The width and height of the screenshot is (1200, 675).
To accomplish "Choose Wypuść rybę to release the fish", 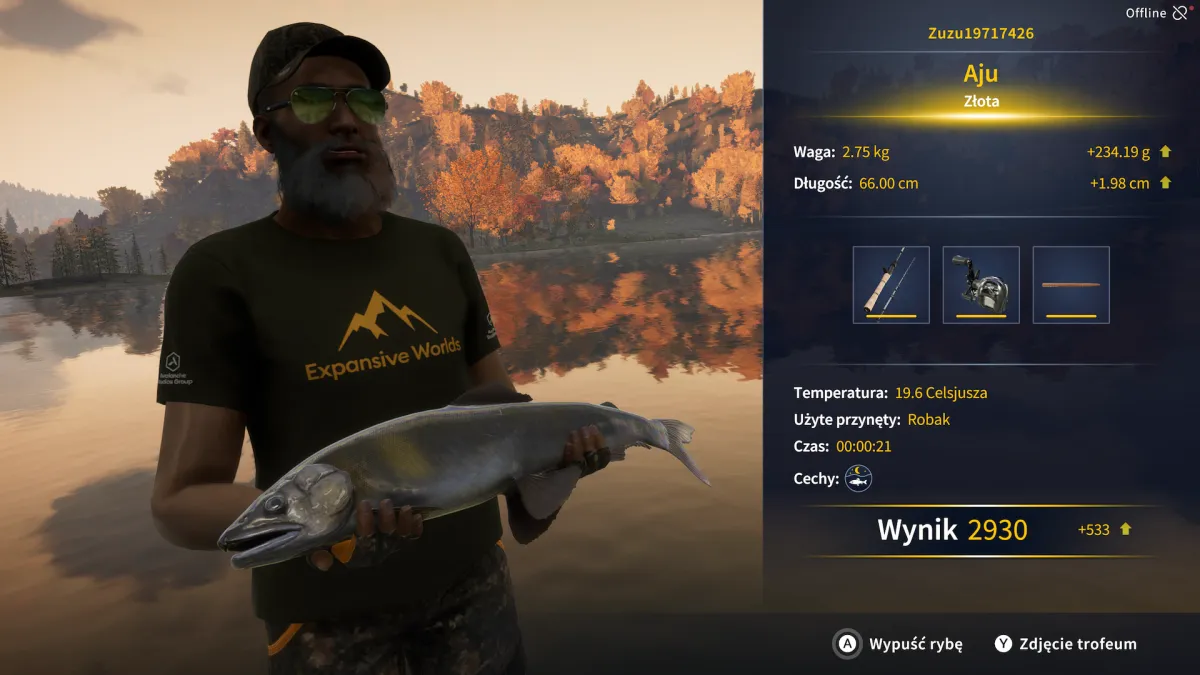I will [x=899, y=644].
